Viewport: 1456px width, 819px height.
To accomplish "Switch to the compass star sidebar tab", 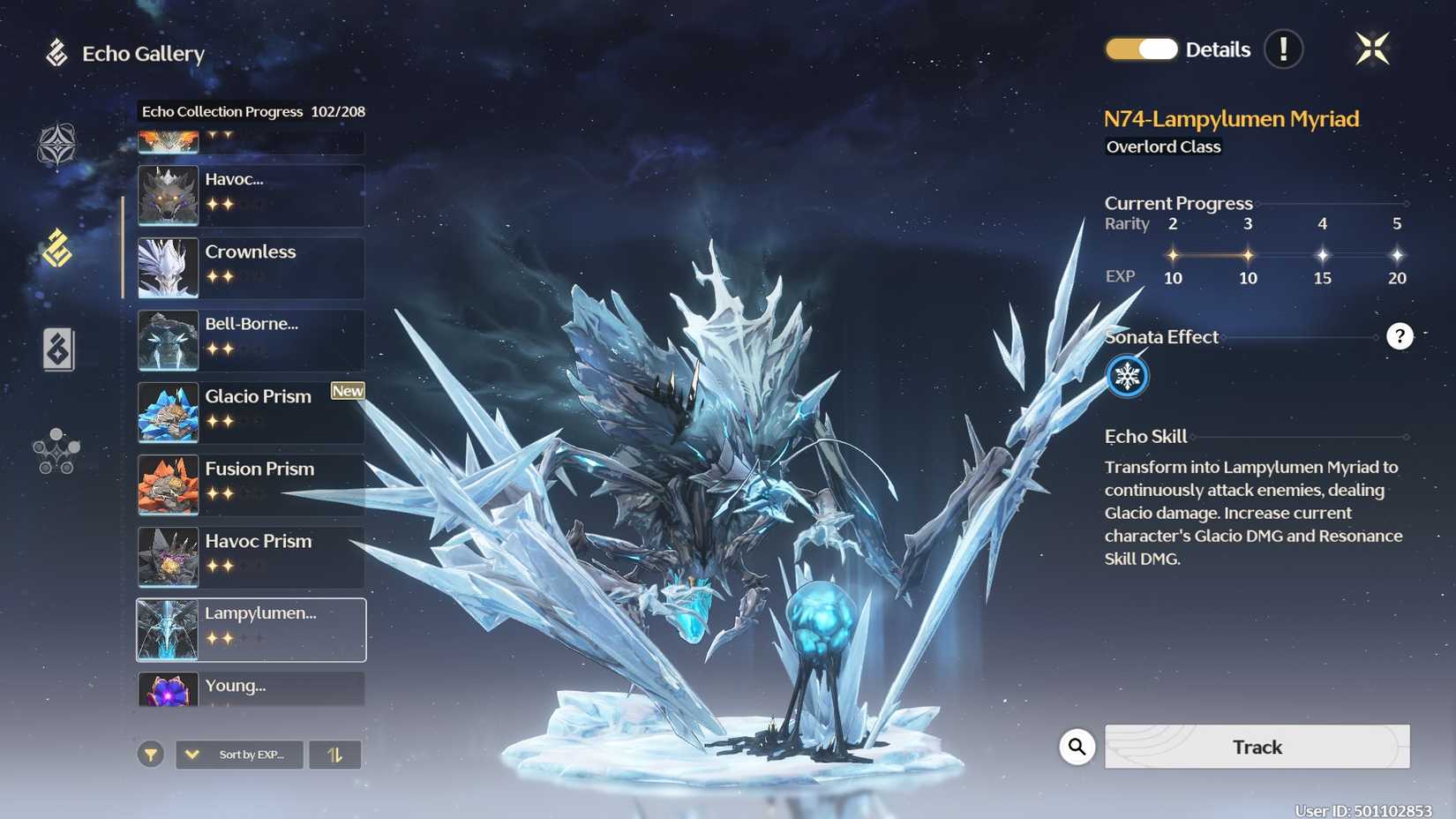I will (56, 145).
